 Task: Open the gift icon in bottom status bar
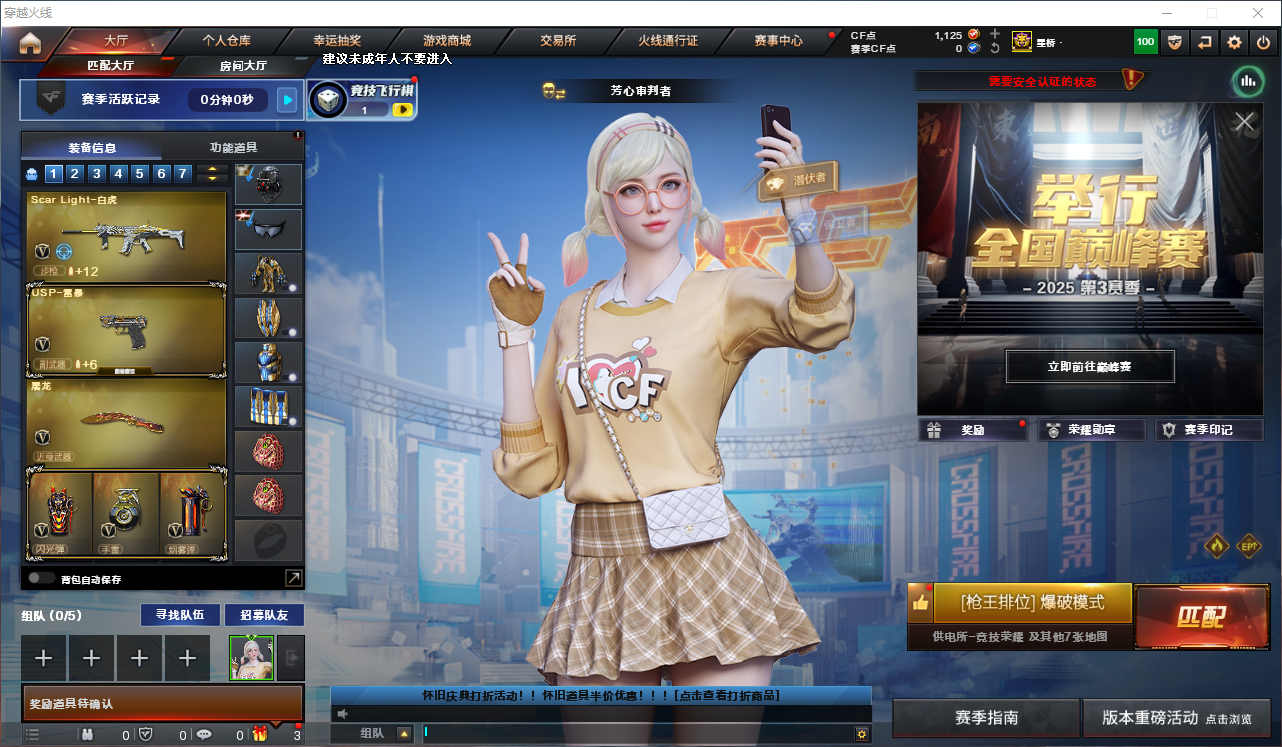click(259, 734)
